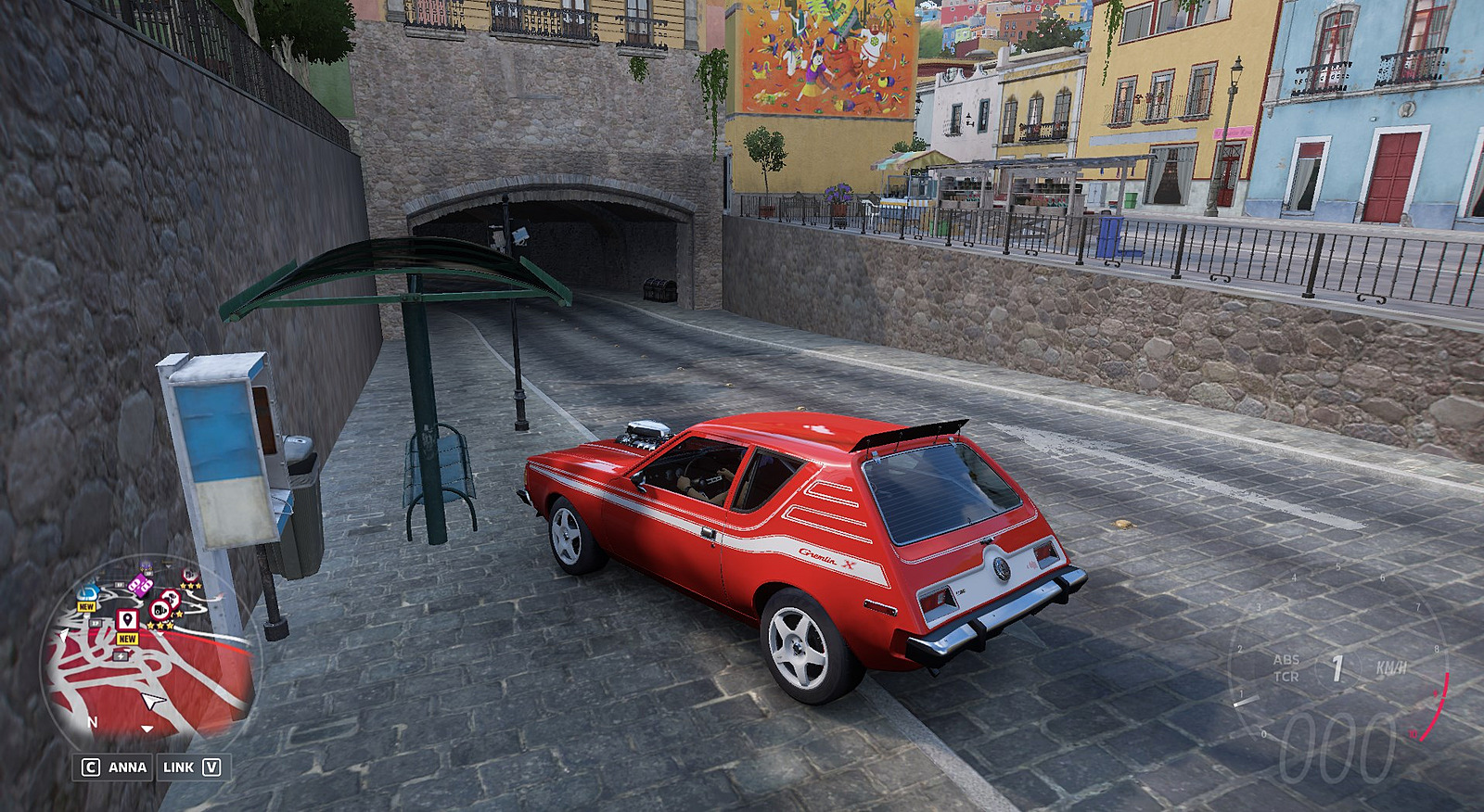Select the purple drivatar flag icon atop minimap
Viewport: 1484px width, 812px height.
click(x=144, y=565)
